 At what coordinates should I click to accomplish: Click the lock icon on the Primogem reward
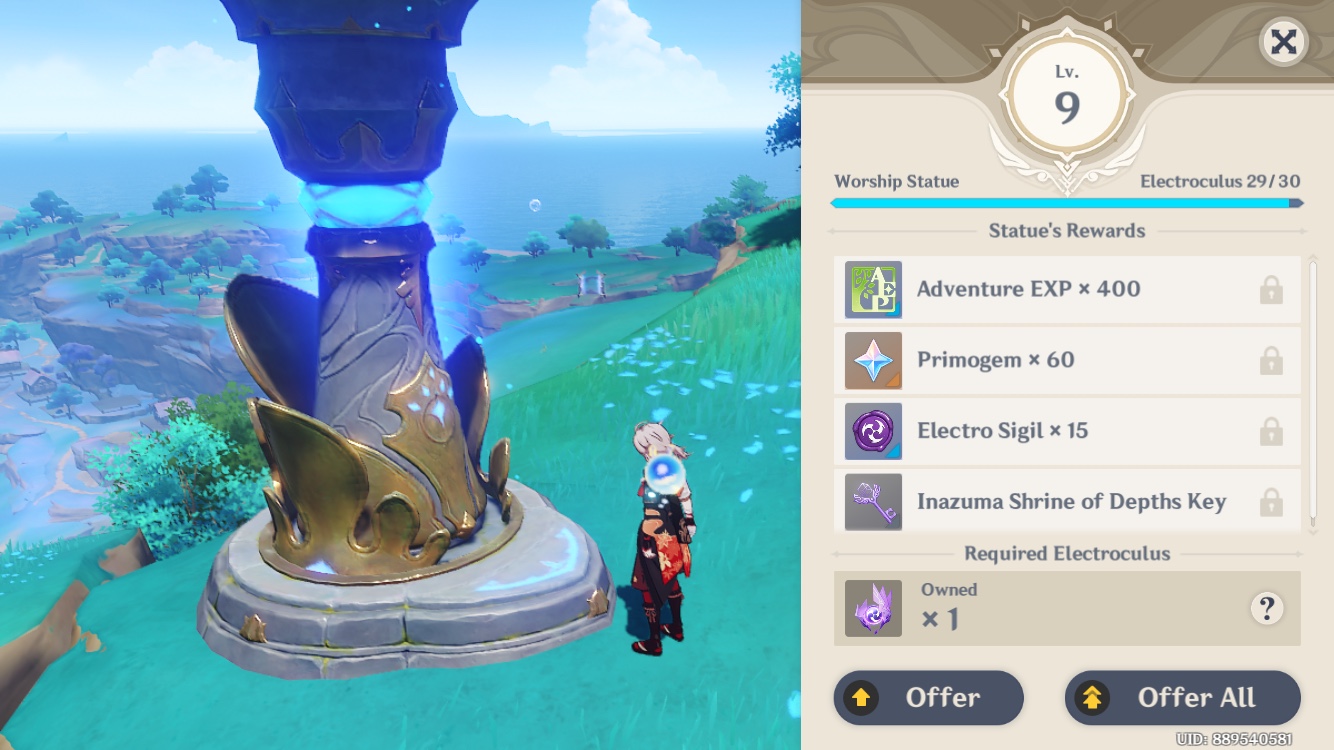click(x=1271, y=360)
